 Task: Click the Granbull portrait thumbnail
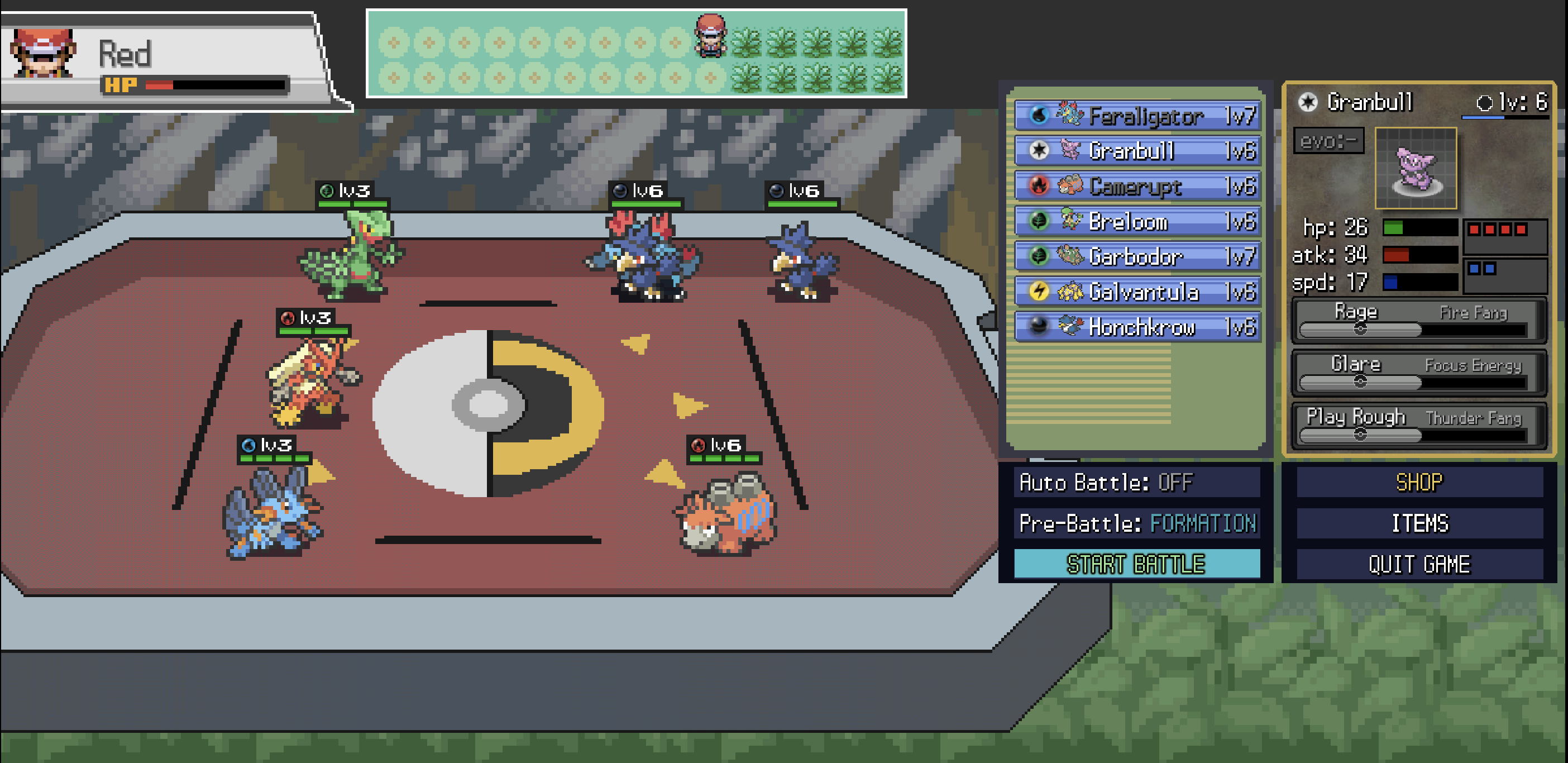point(1415,168)
